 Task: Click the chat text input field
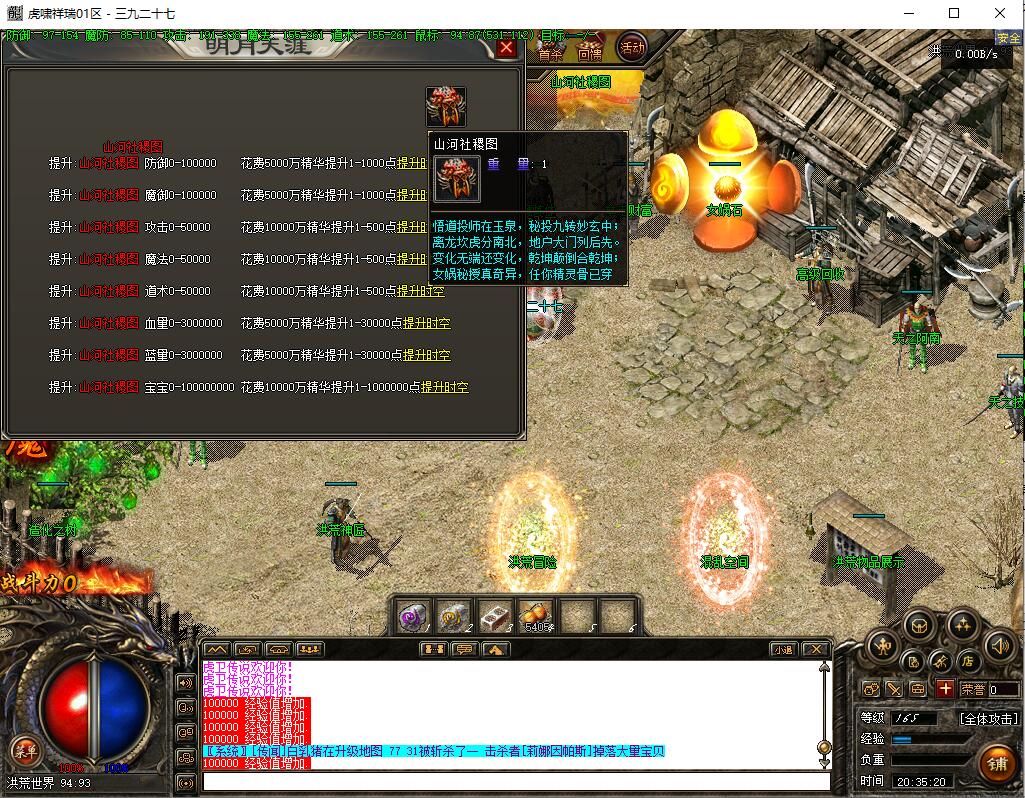515,781
